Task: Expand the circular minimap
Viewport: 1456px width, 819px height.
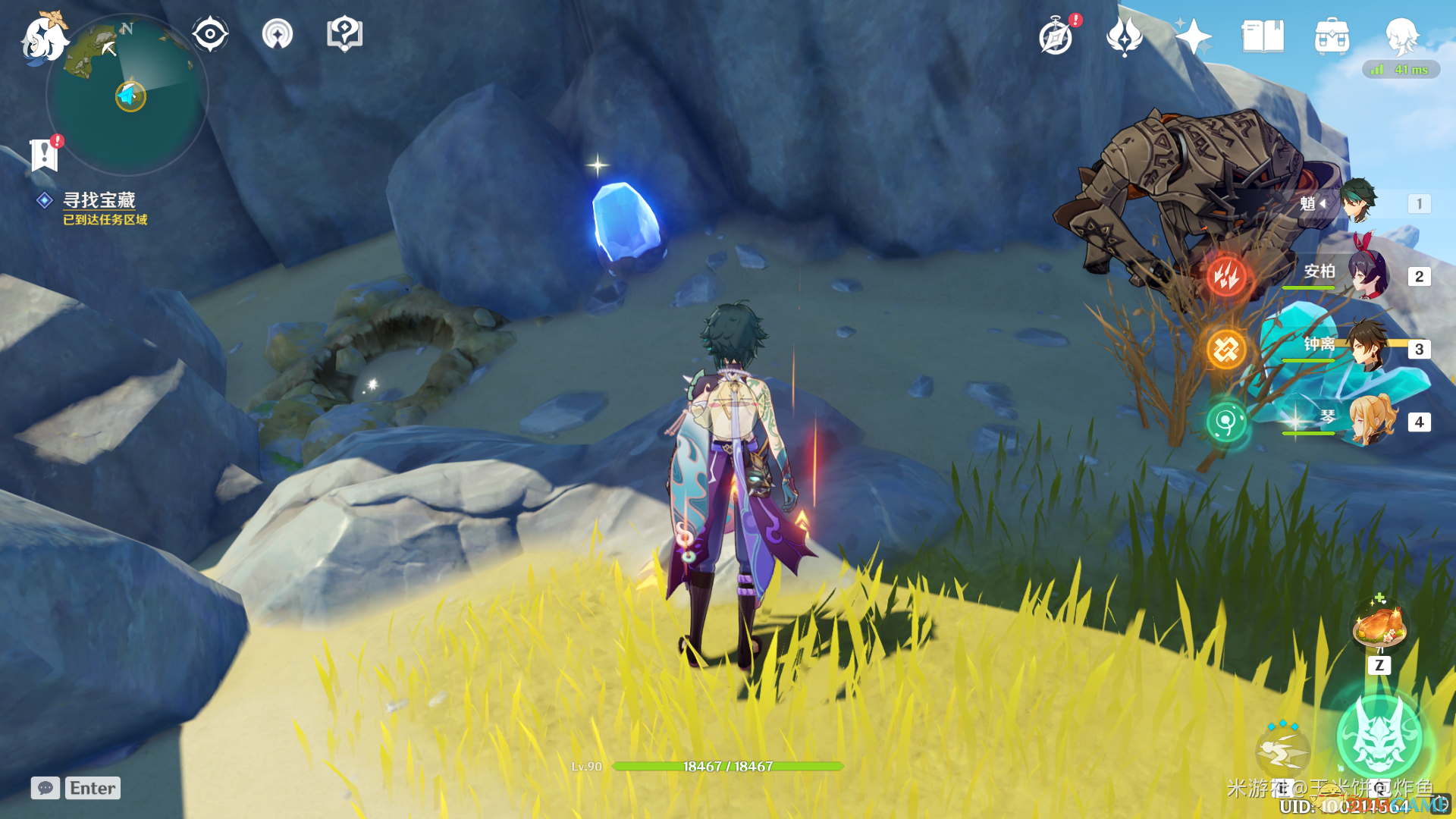Action: [127, 96]
